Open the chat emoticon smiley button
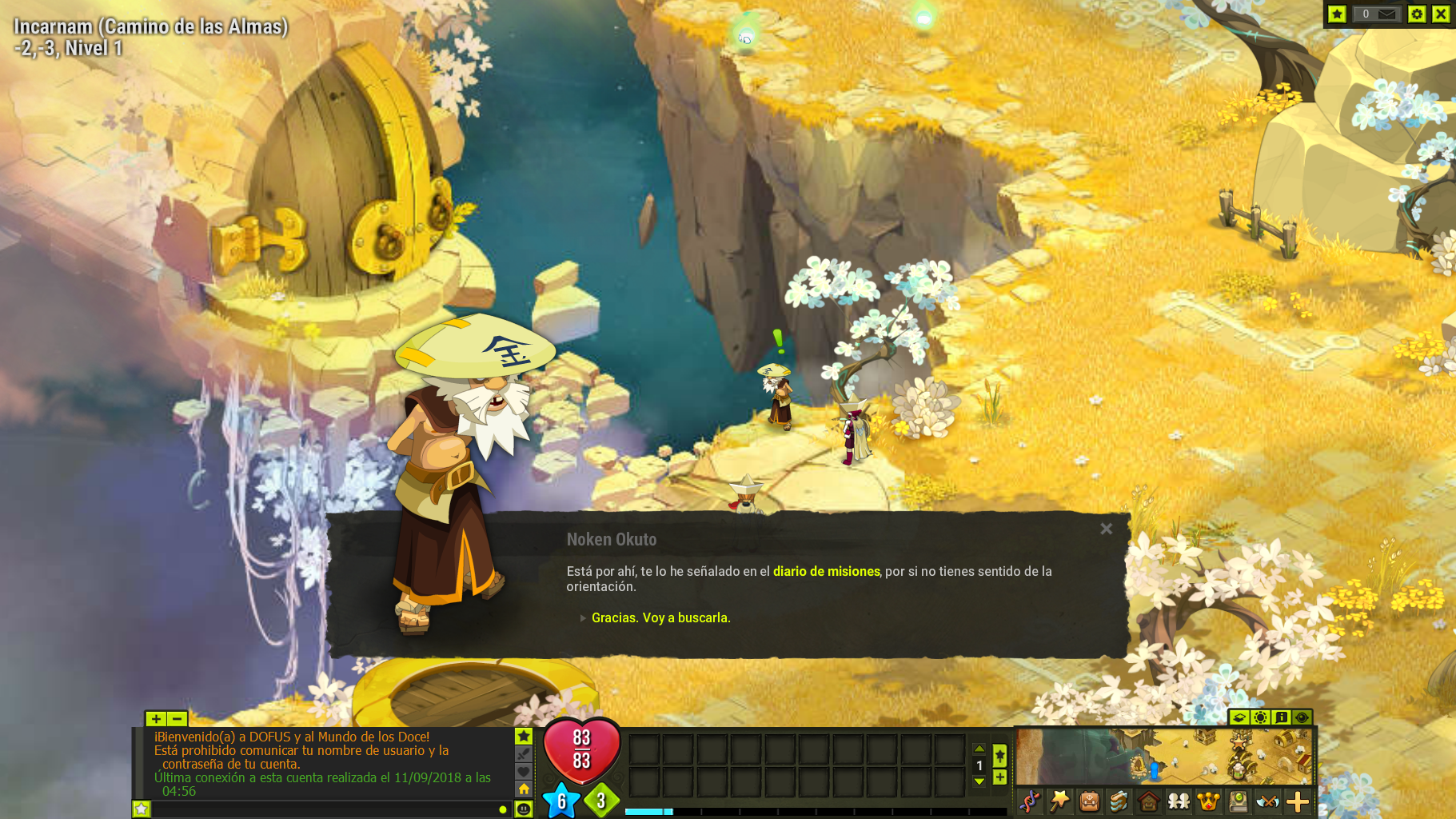Viewport: 1456px width, 819px height. [524, 809]
